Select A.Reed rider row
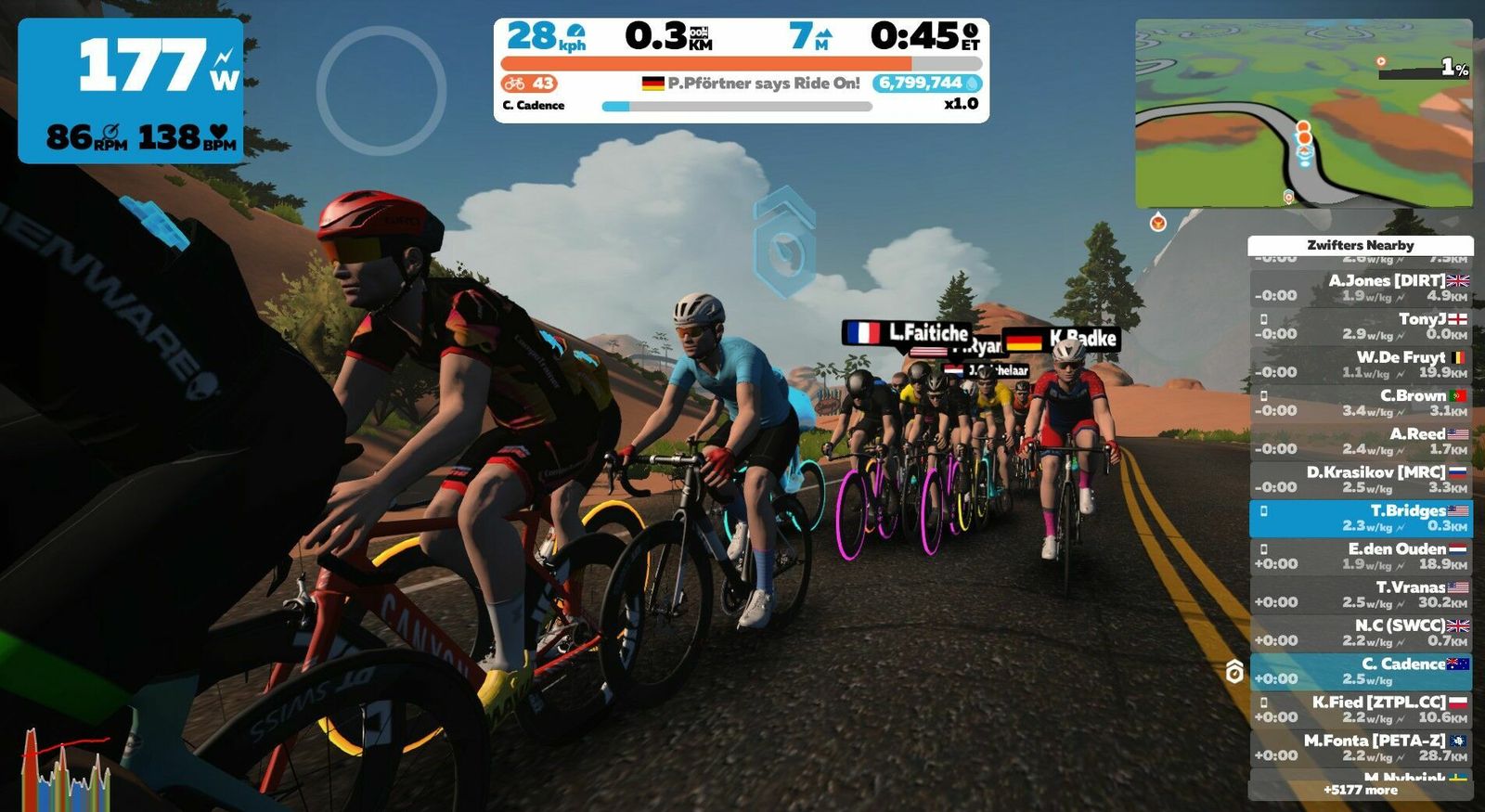This screenshot has width=1485, height=812. [x=1361, y=441]
